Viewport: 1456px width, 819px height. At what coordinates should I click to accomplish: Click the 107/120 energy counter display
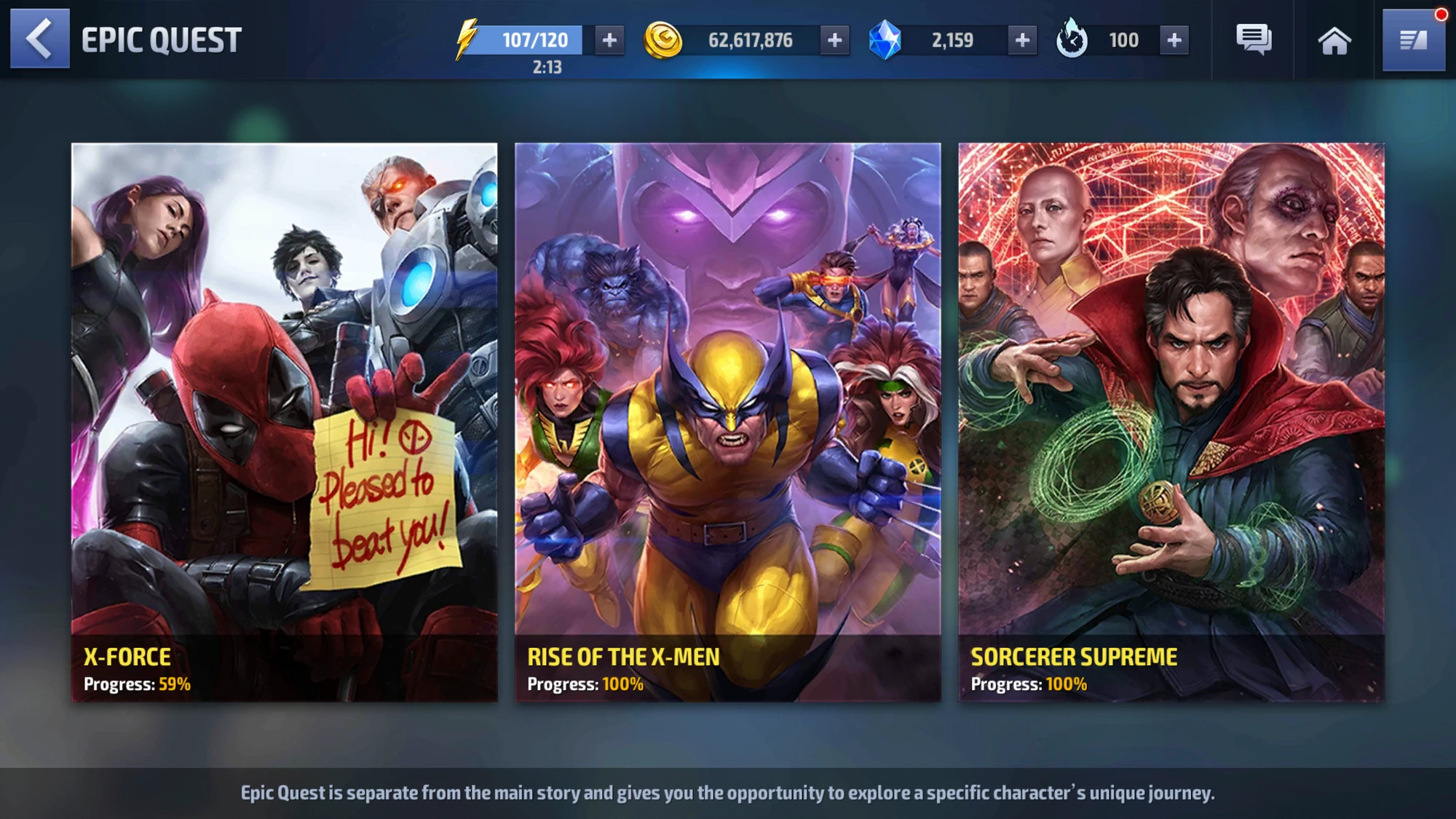point(537,41)
